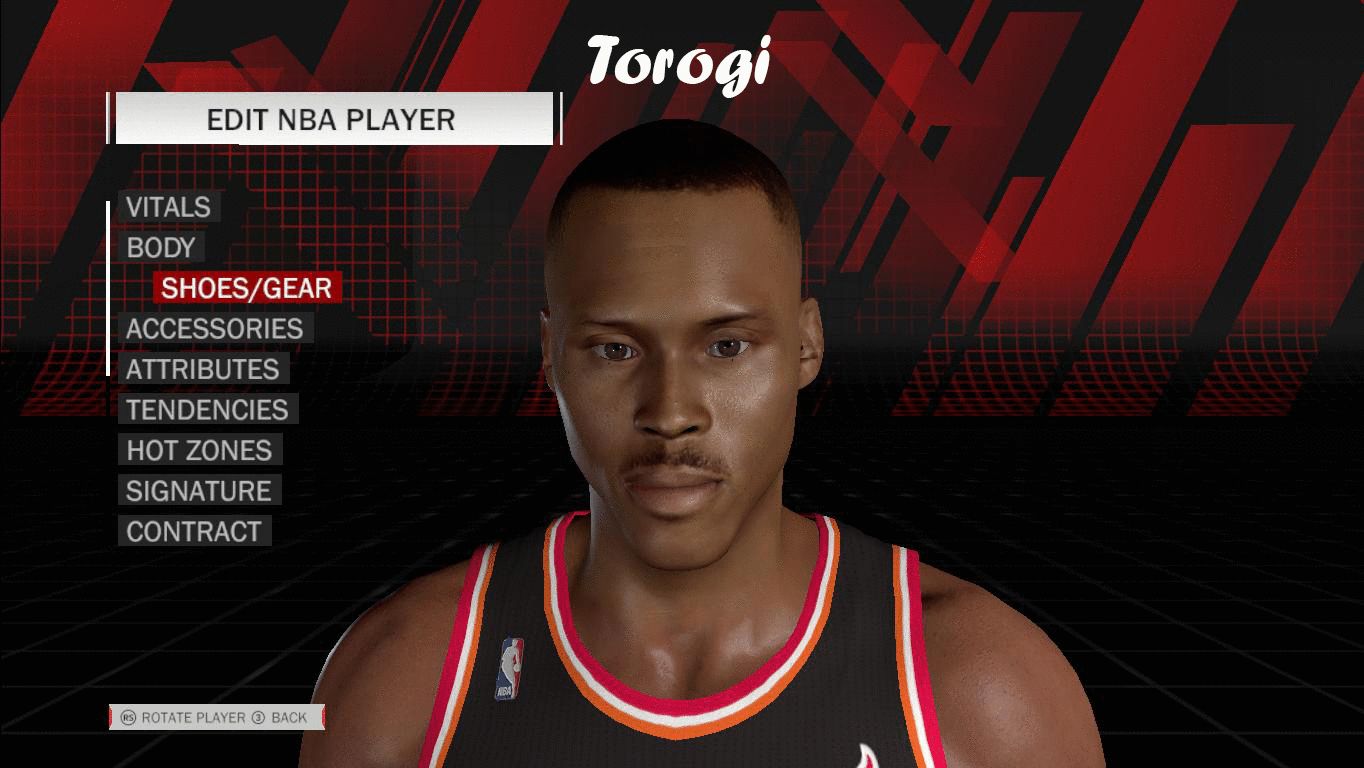Open the Vitals menu entry
This screenshot has height=768, width=1364.
tap(168, 207)
